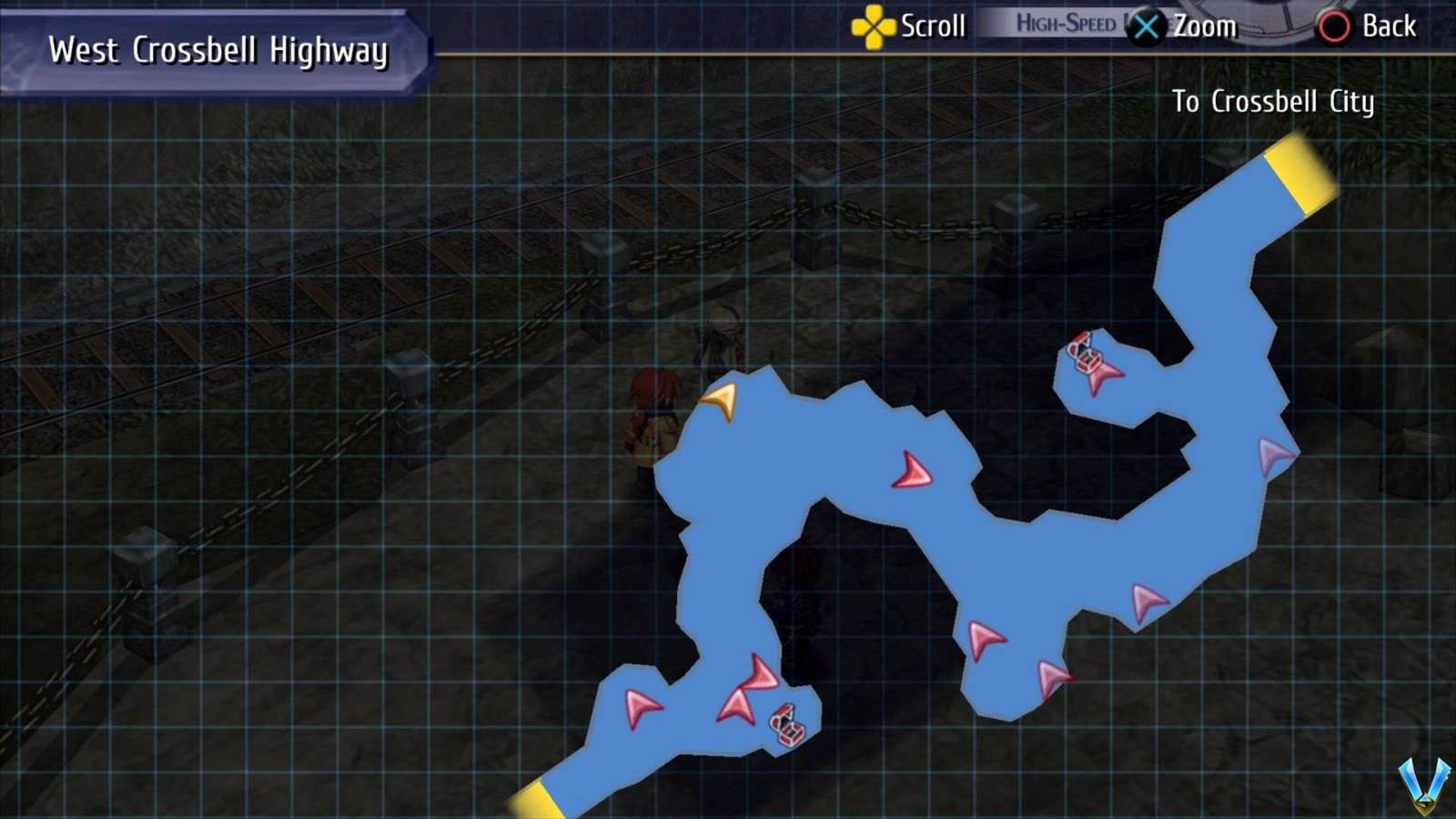Click the To Crossbell City label

click(1275, 103)
